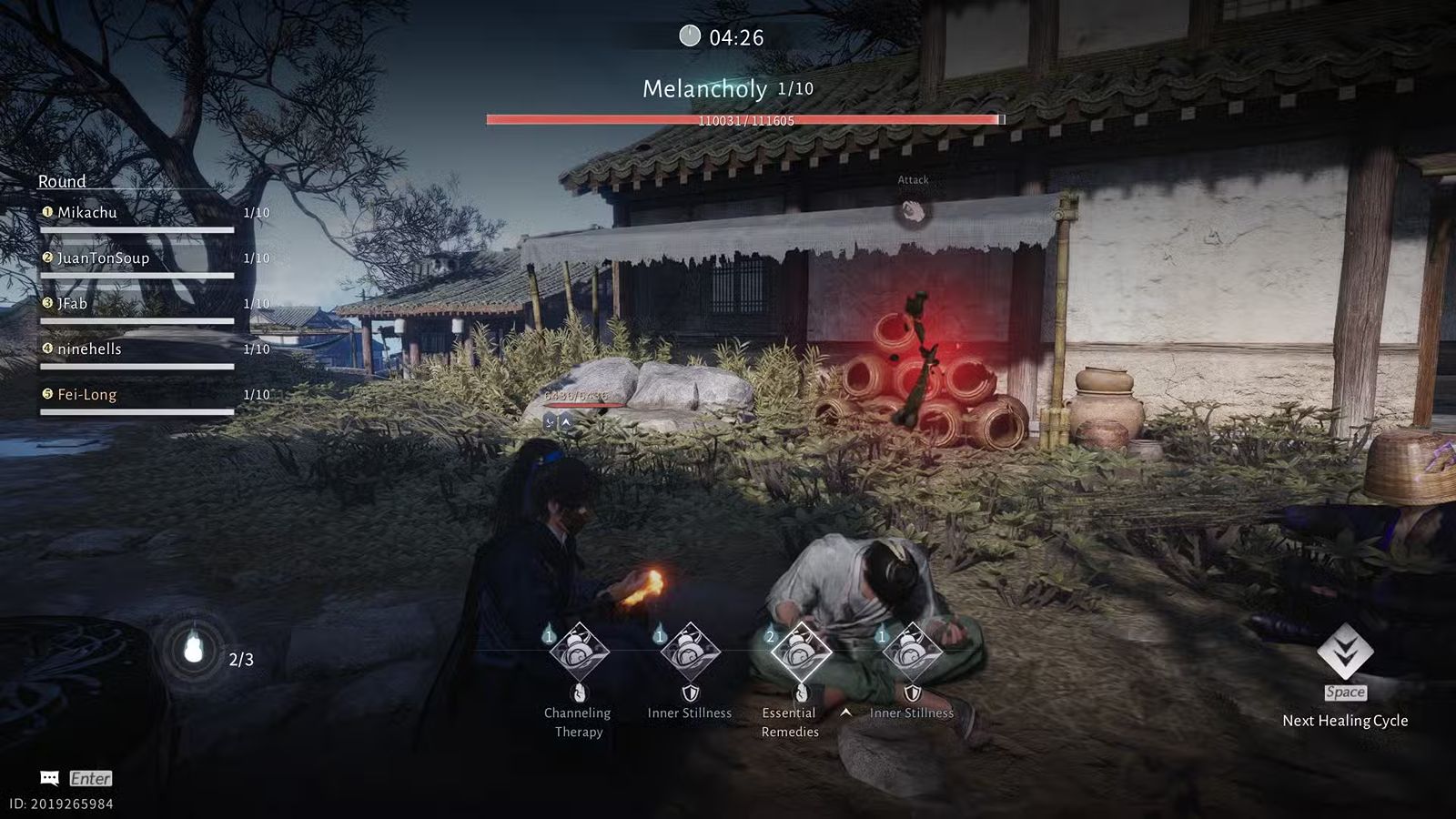Select JuanTonSoup in the round list
The height and width of the screenshot is (819, 1456).
[103, 258]
